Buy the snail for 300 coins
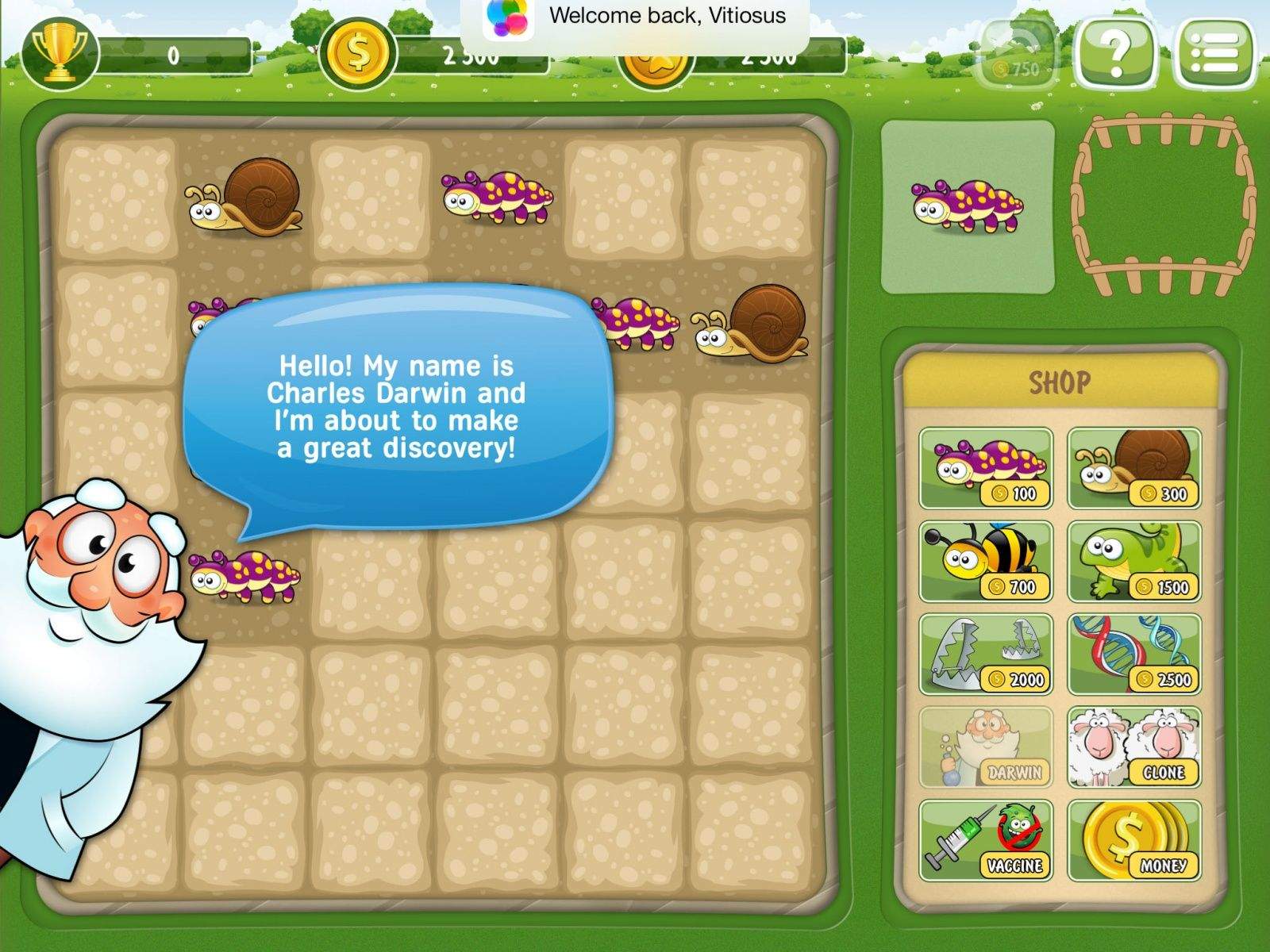 (1133, 468)
